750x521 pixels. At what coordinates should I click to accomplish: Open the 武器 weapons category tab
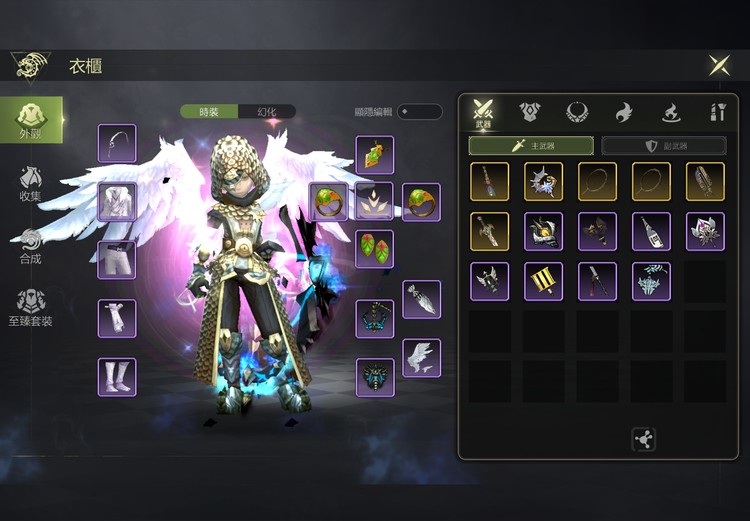pos(484,113)
